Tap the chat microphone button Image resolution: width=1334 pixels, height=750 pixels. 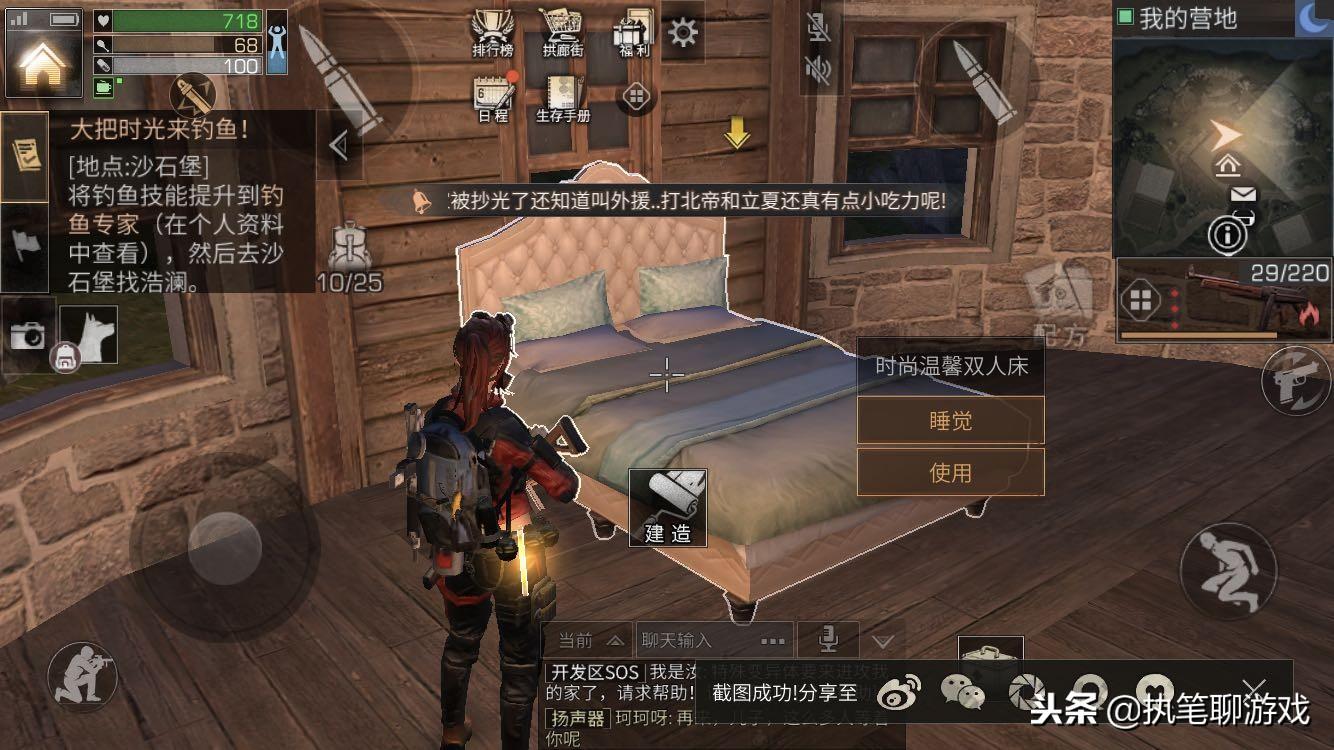click(x=828, y=639)
